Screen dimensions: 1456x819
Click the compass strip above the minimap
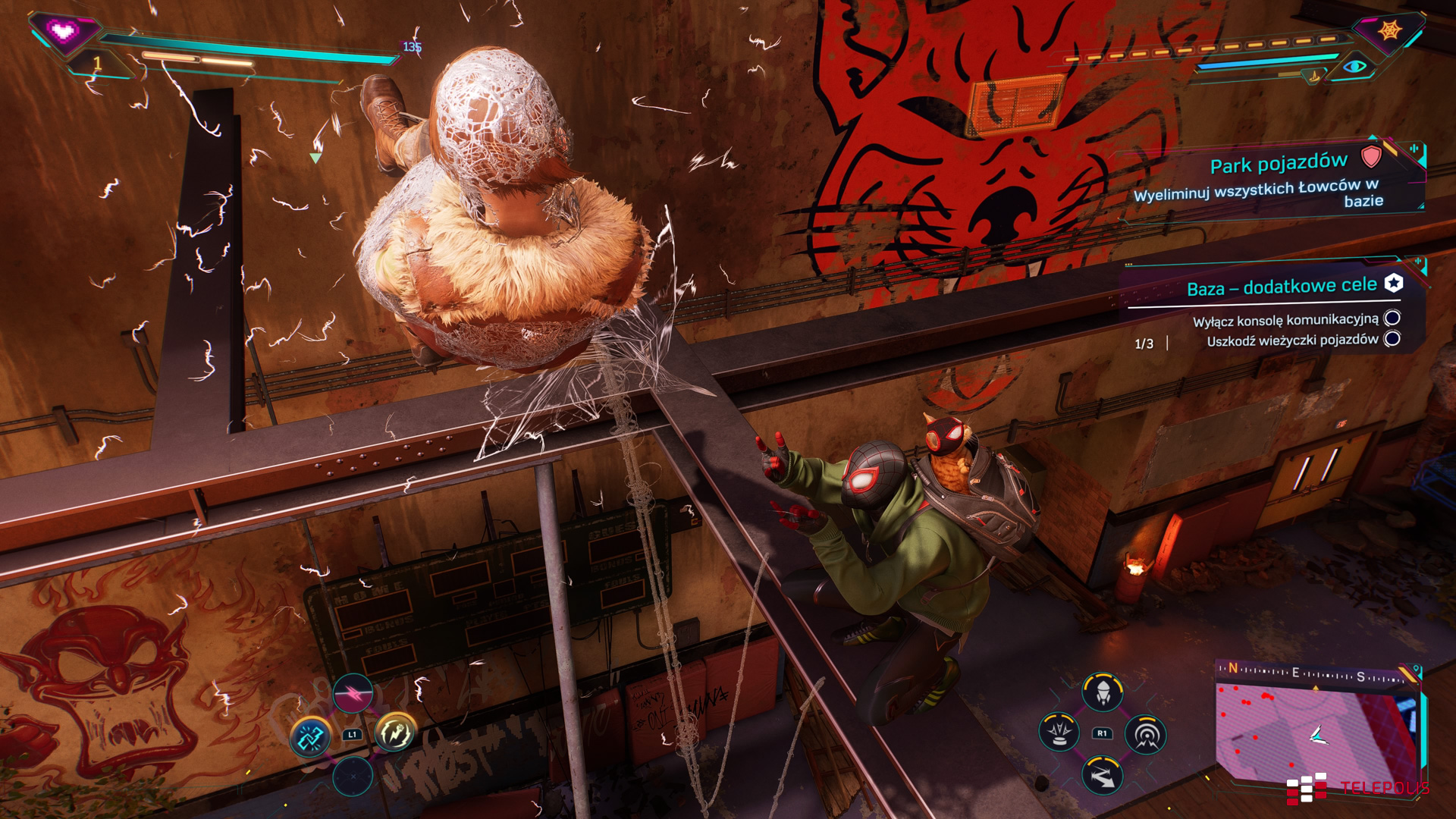tap(1316, 673)
